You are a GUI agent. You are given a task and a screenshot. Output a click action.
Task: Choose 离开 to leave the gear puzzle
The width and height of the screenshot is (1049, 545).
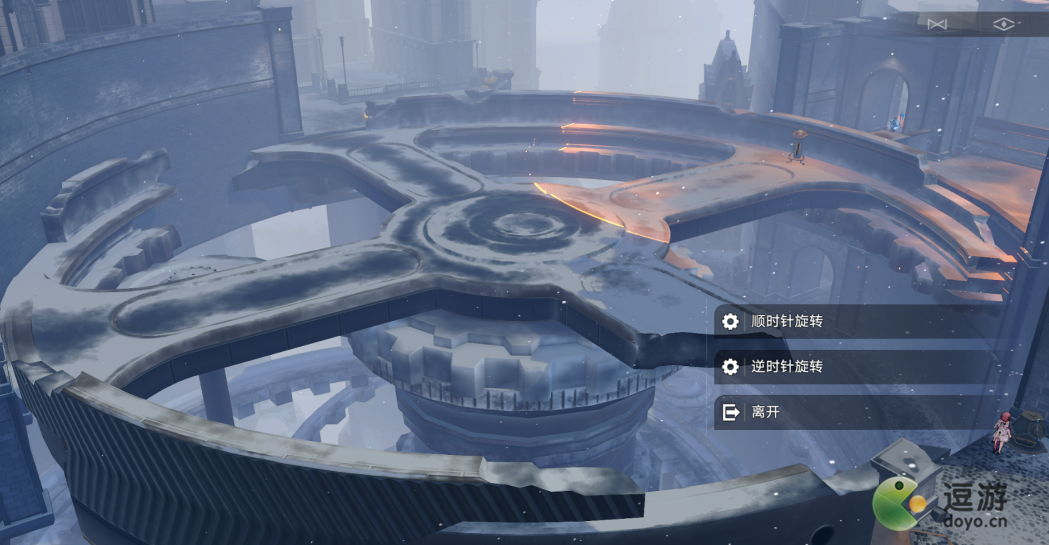[765, 411]
